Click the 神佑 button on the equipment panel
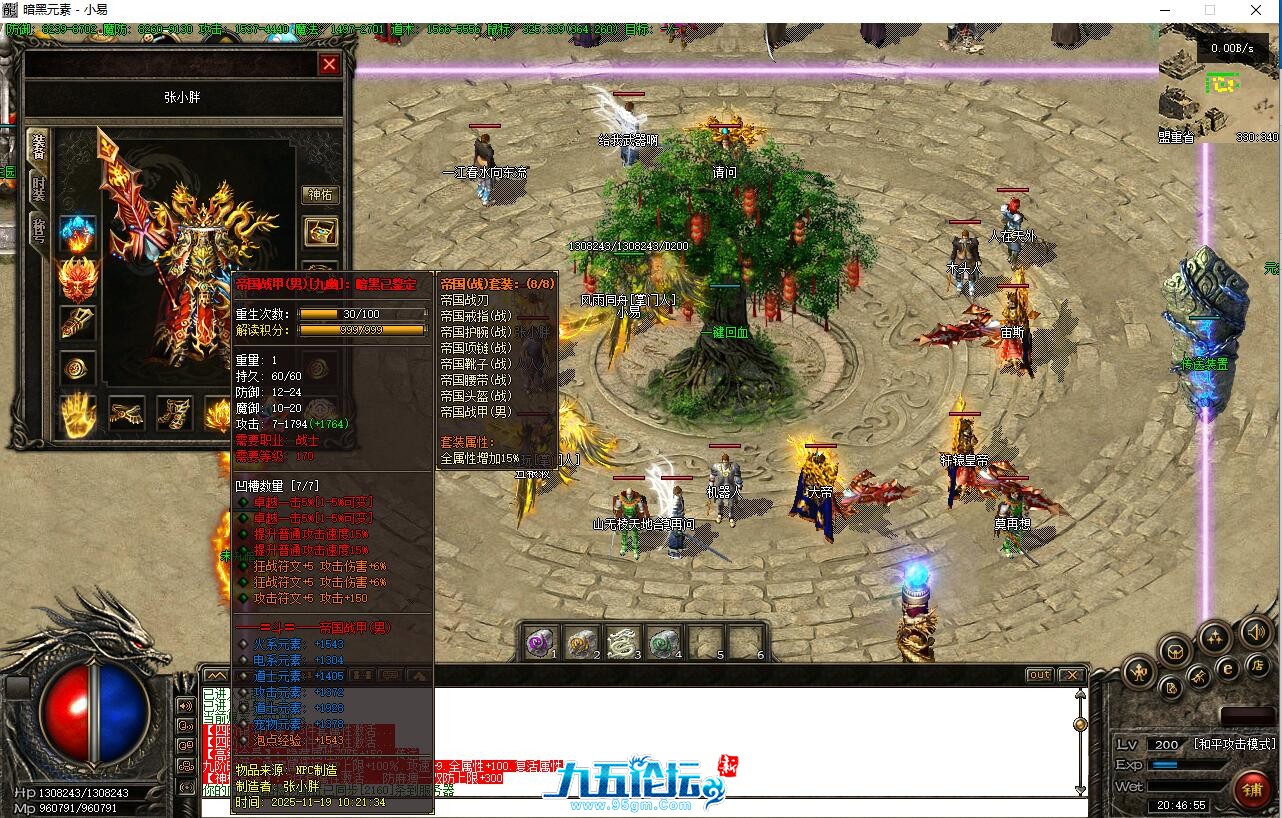Screen dimensions: 1282x818 tap(321, 196)
